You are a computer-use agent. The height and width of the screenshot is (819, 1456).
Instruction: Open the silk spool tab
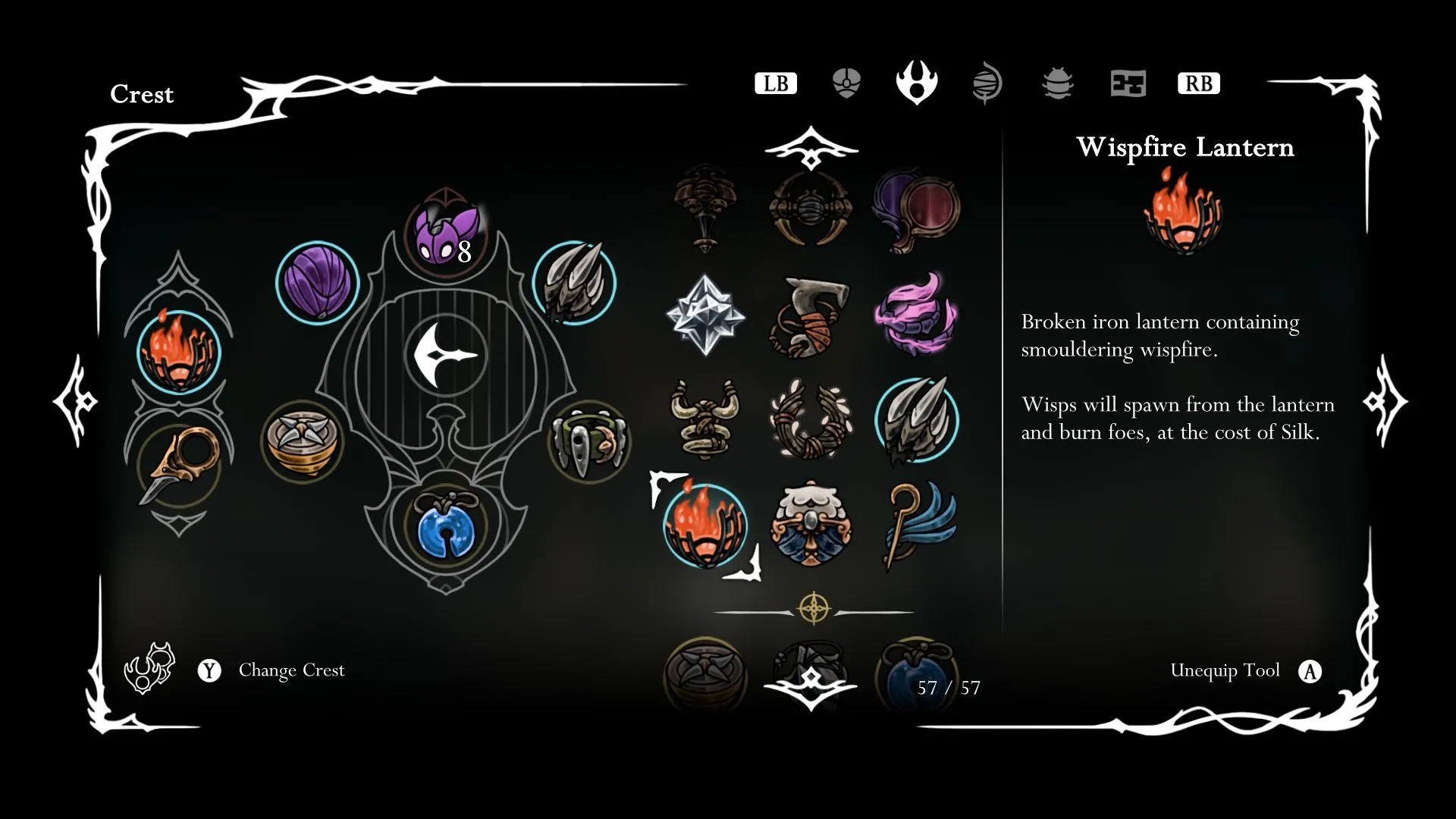(x=987, y=83)
